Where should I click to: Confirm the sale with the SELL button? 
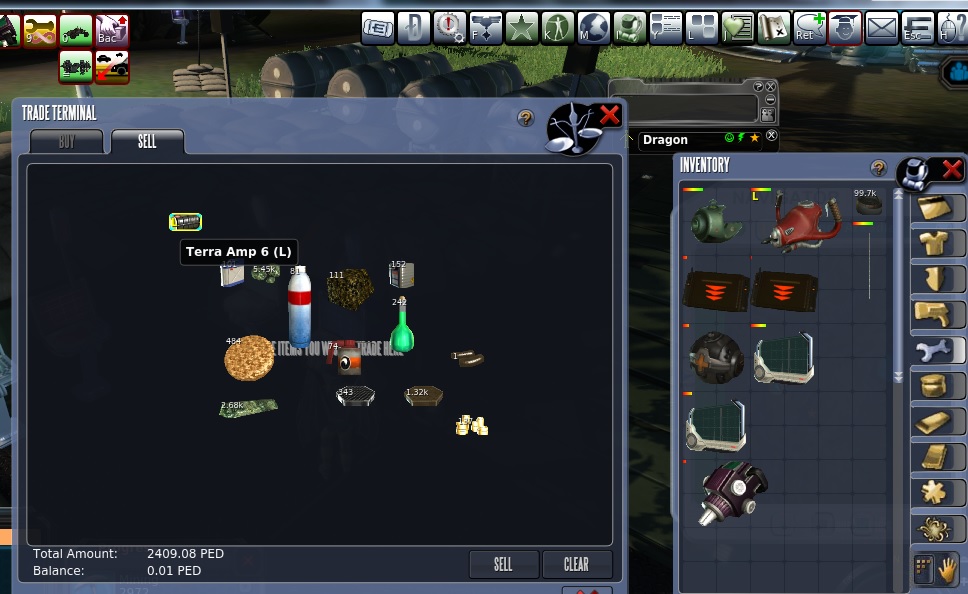point(503,564)
